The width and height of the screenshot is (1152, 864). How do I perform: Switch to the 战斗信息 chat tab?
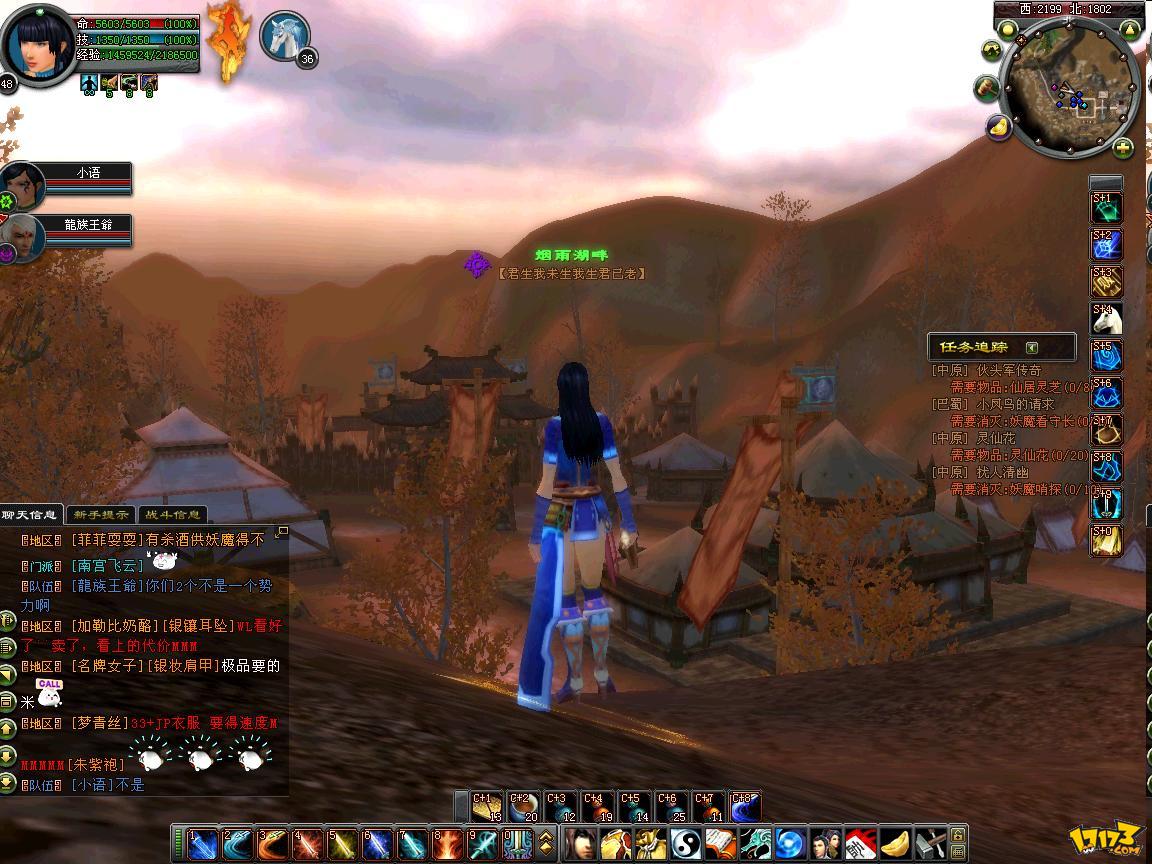(x=171, y=515)
